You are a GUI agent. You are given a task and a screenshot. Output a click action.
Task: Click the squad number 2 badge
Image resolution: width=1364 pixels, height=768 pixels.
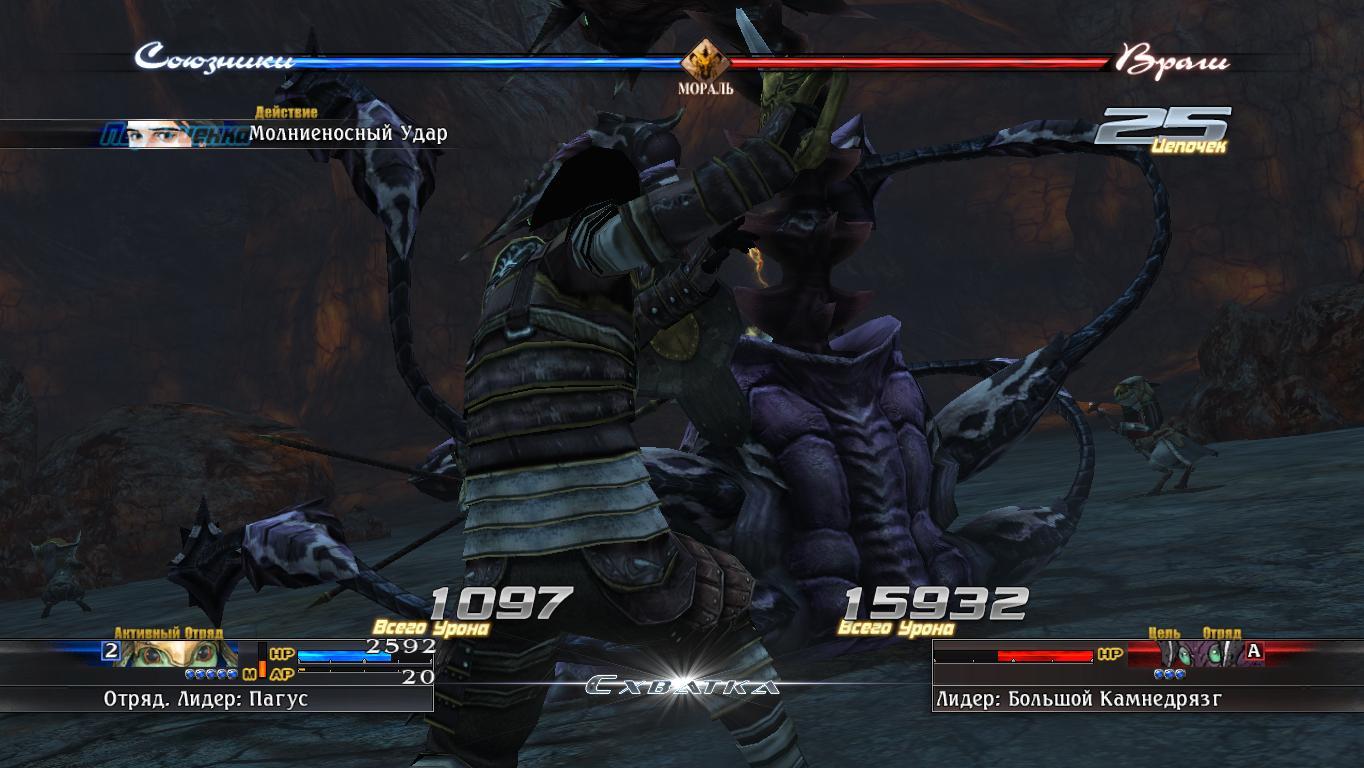pos(112,652)
